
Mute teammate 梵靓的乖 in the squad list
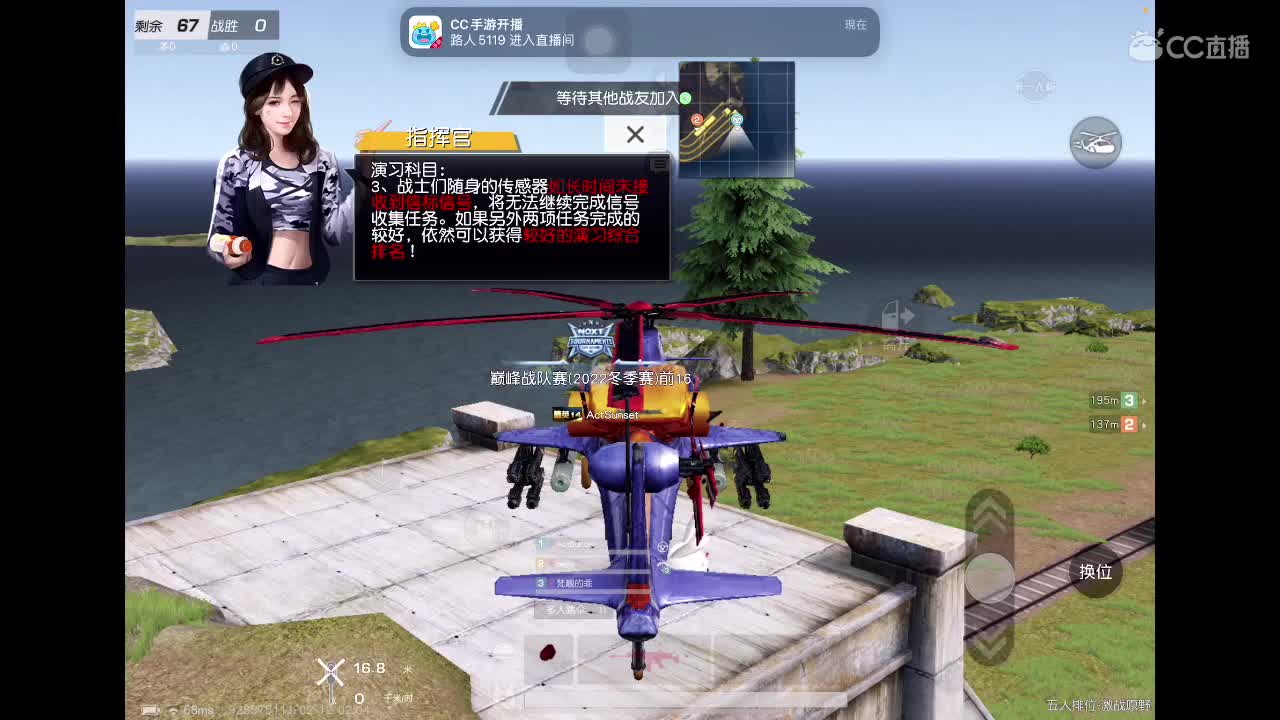tap(552, 583)
